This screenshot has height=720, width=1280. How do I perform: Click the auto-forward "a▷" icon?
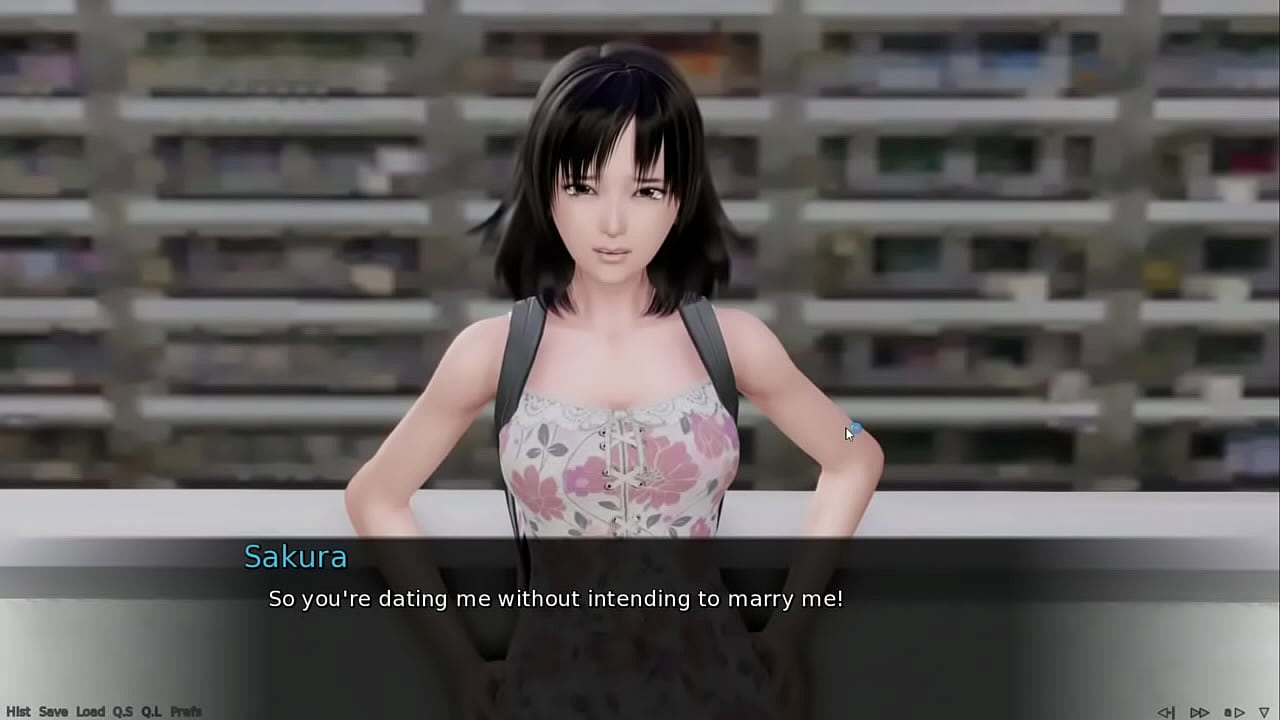tap(1234, 712)
